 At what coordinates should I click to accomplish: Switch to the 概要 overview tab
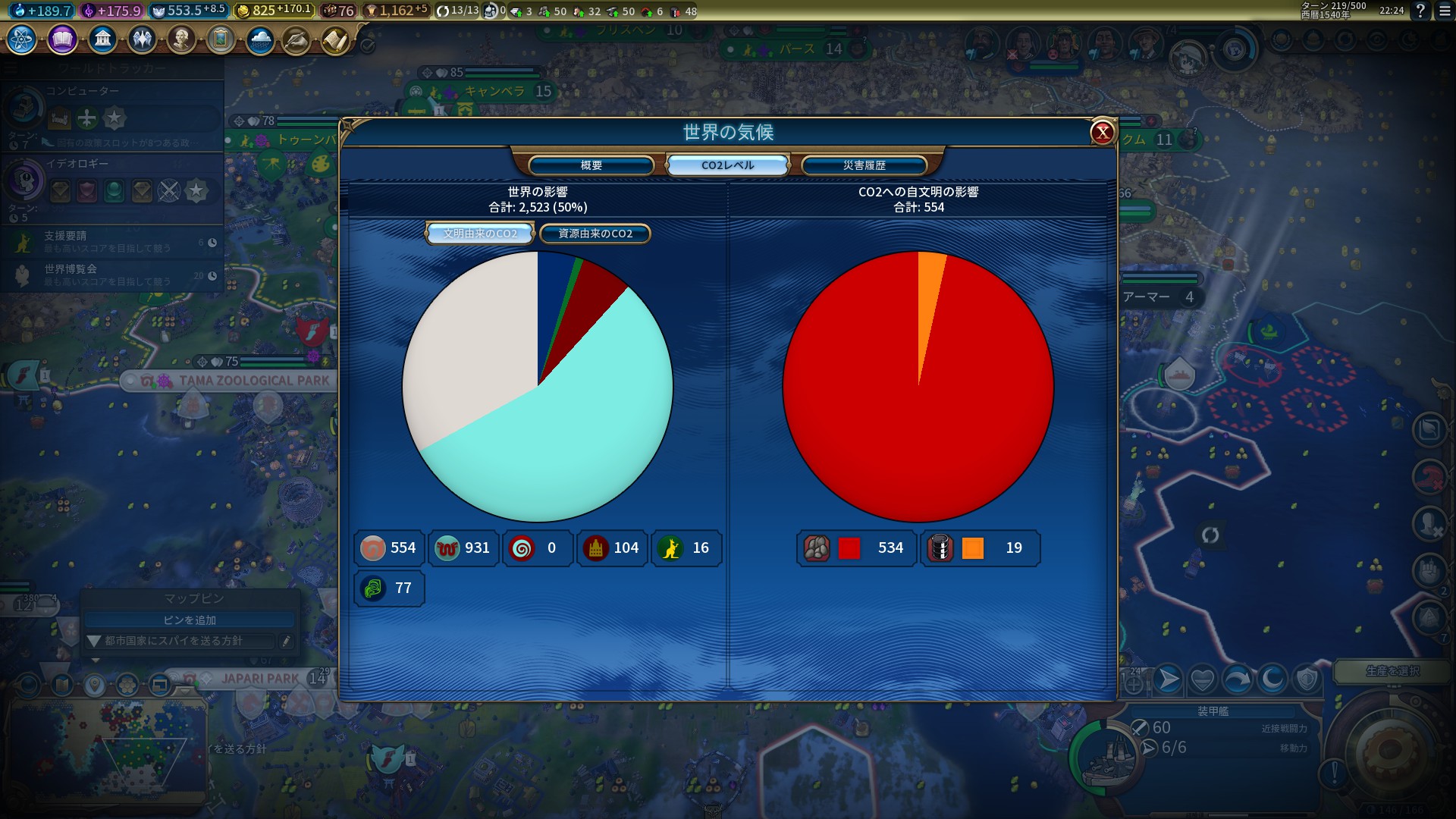click(x=591, y=165)
